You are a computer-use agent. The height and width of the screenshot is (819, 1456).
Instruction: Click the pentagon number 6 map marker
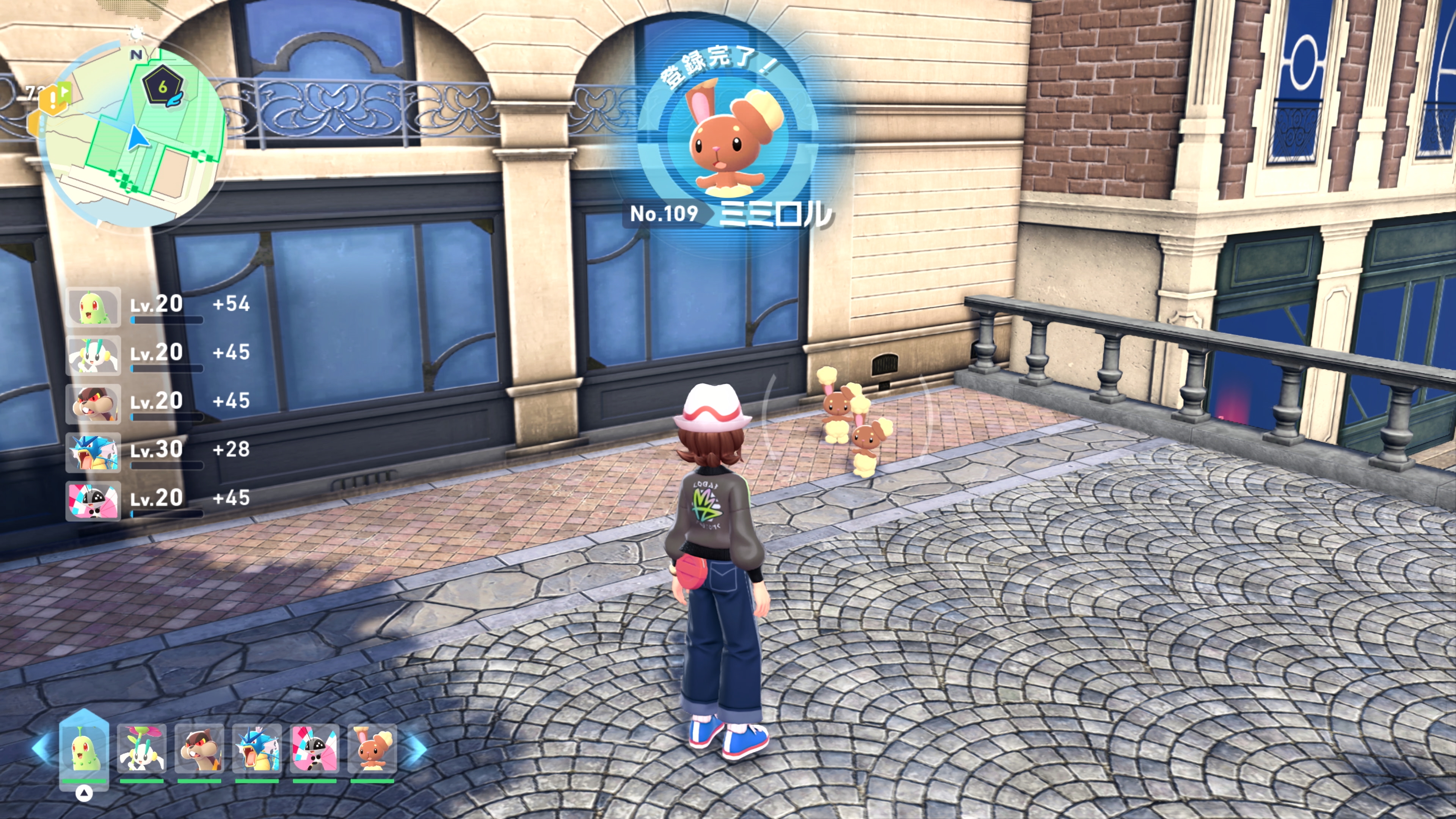163,87
